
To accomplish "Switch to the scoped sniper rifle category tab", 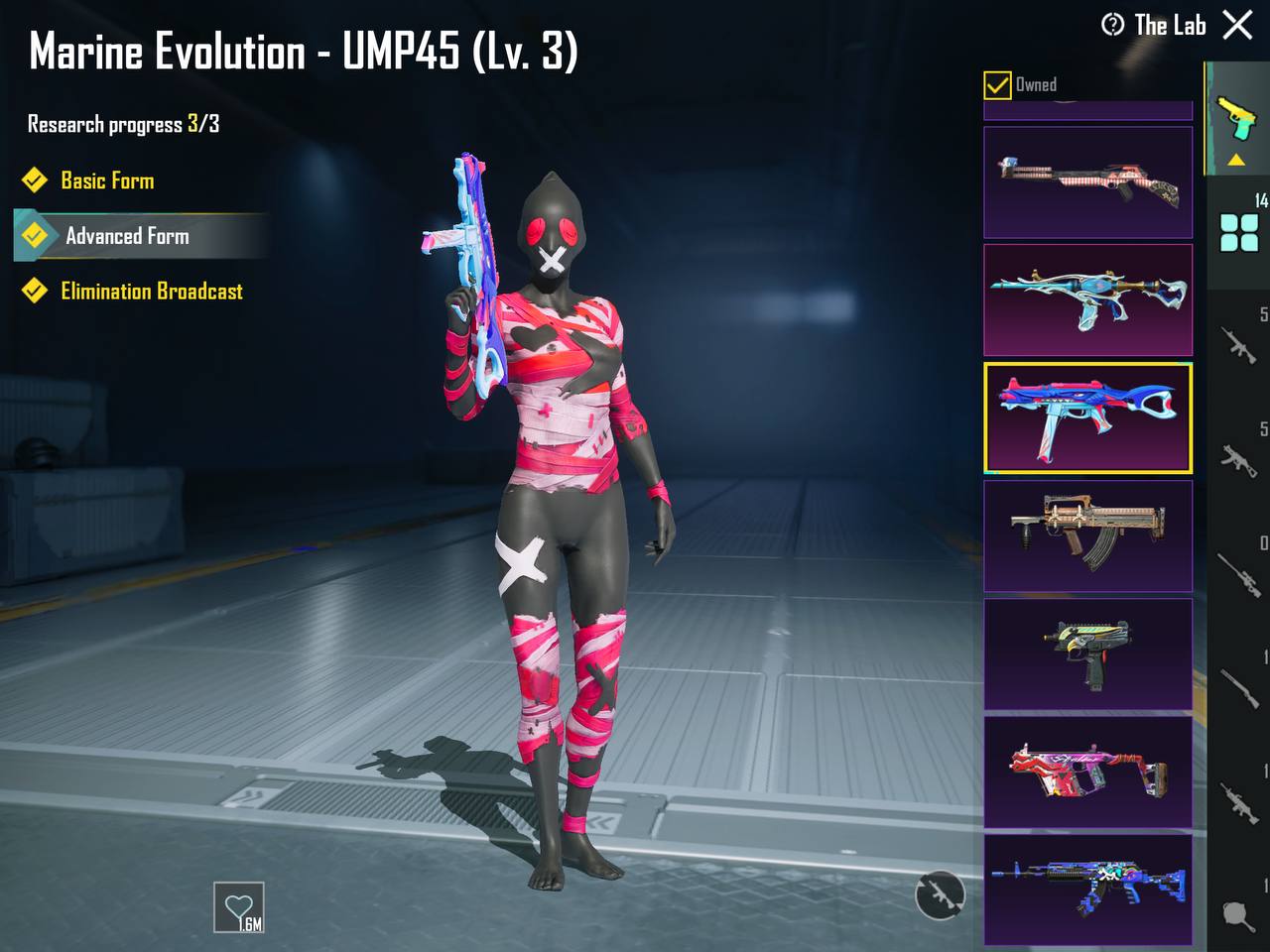I will click(x=1239, y=573).
